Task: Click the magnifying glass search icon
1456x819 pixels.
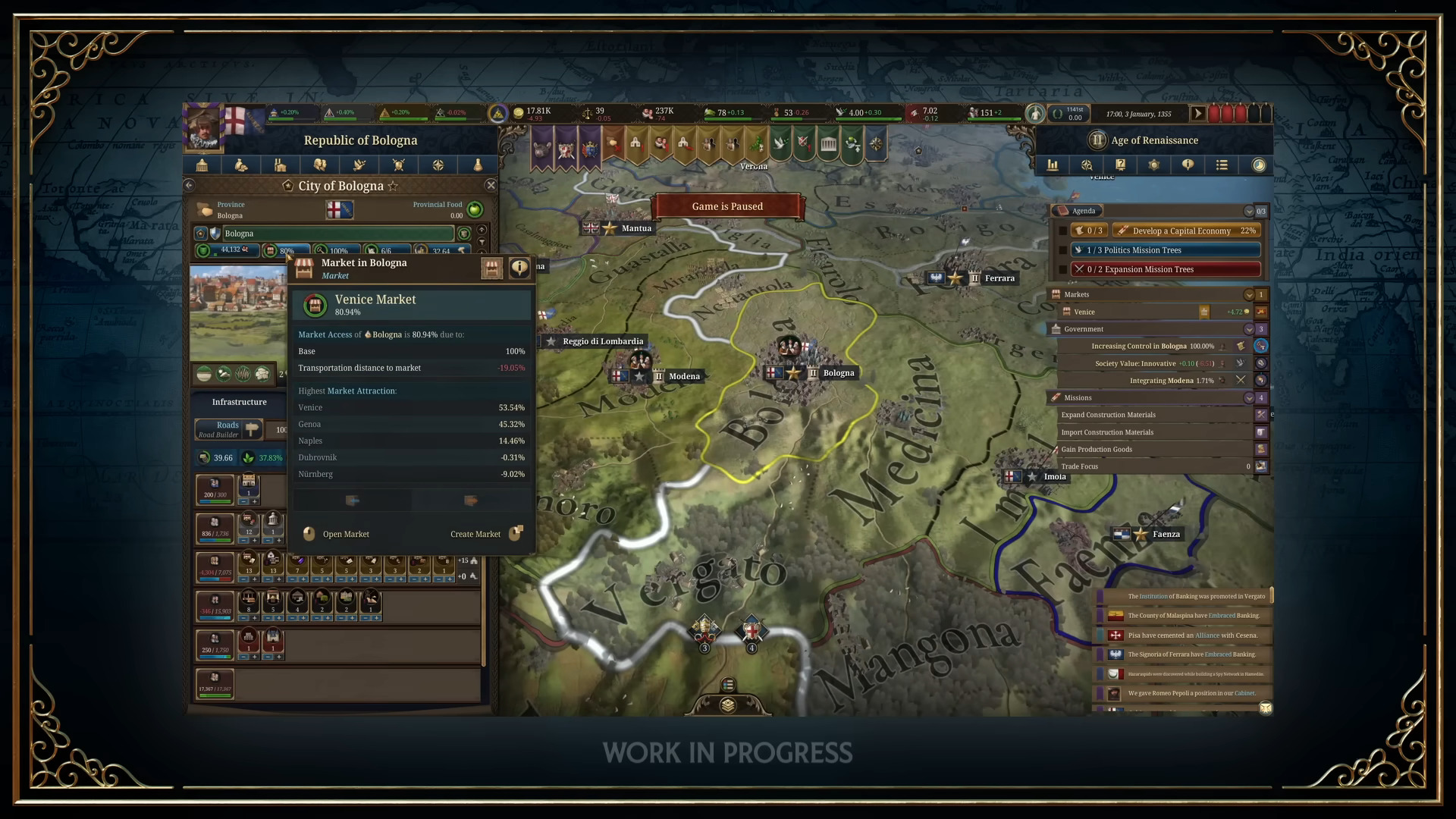Action: [x=1087, y=165]
